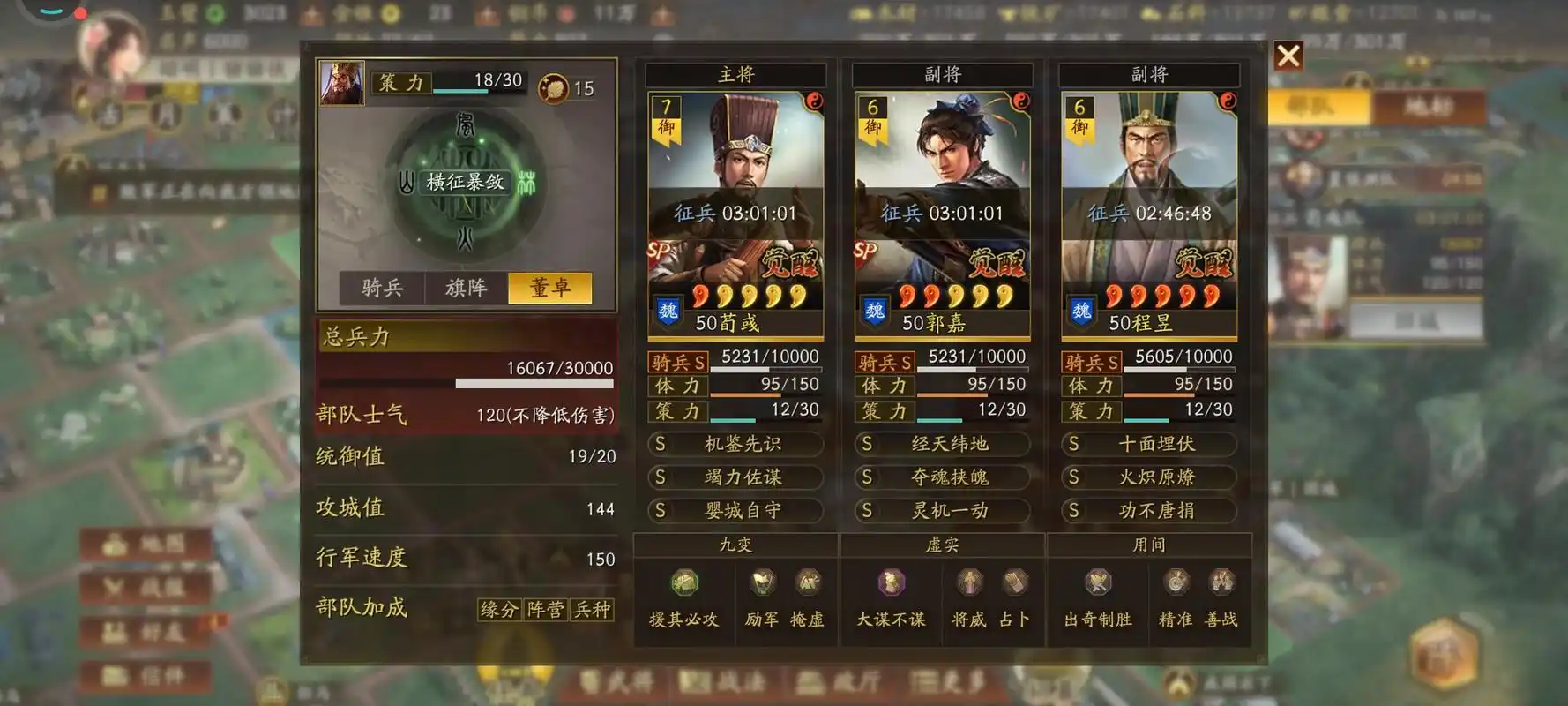Image resolution: width=1568 pixels, height=706 pixels.
Task: Open the 大谋不谋 icon under 虚实
Action: tap(891, 584)
